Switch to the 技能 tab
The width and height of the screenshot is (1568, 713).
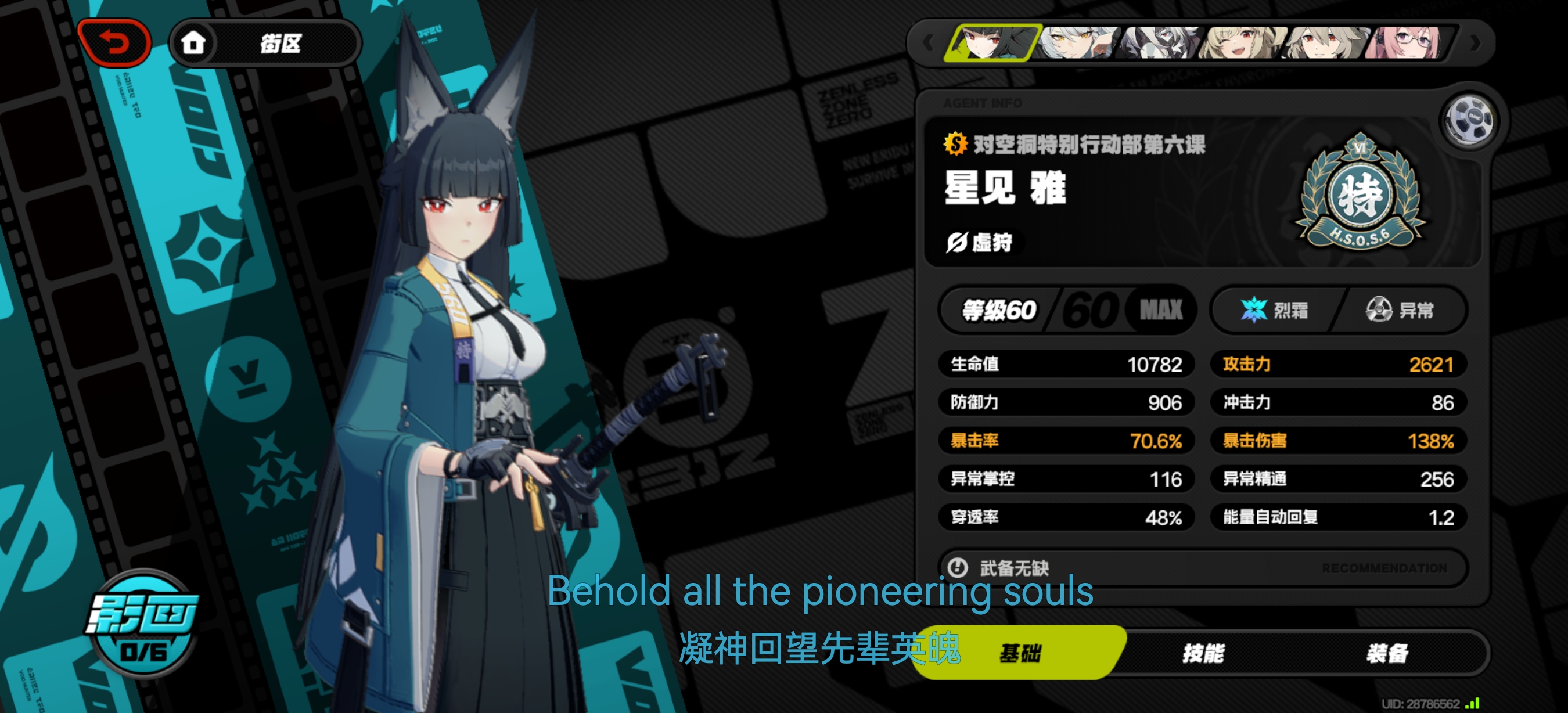1203,654
